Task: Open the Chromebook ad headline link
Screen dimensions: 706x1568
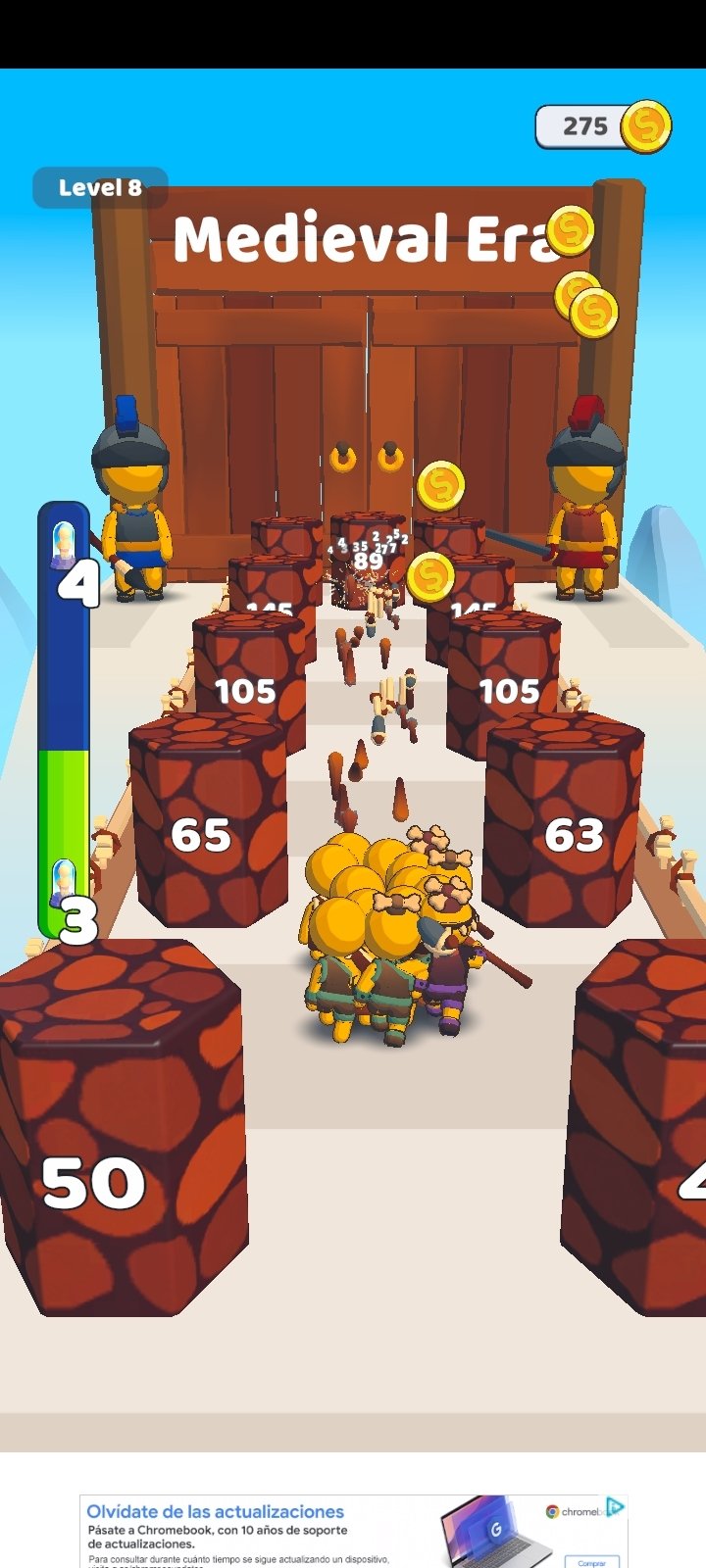Action: point(216,1511)
